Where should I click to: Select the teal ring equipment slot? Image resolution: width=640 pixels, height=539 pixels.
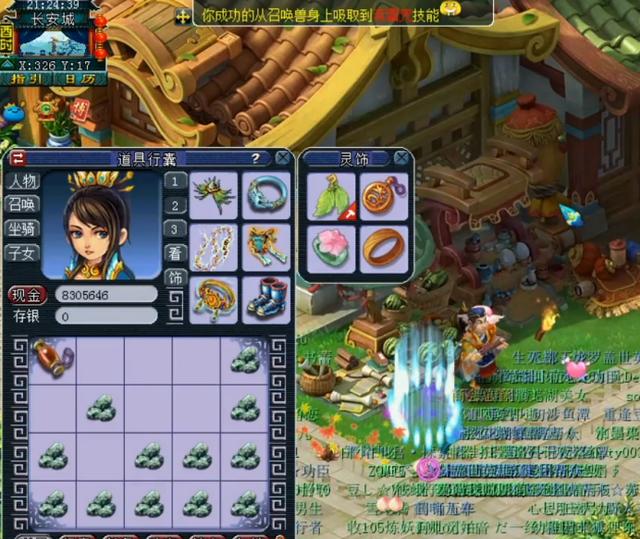tap(267, 193)
